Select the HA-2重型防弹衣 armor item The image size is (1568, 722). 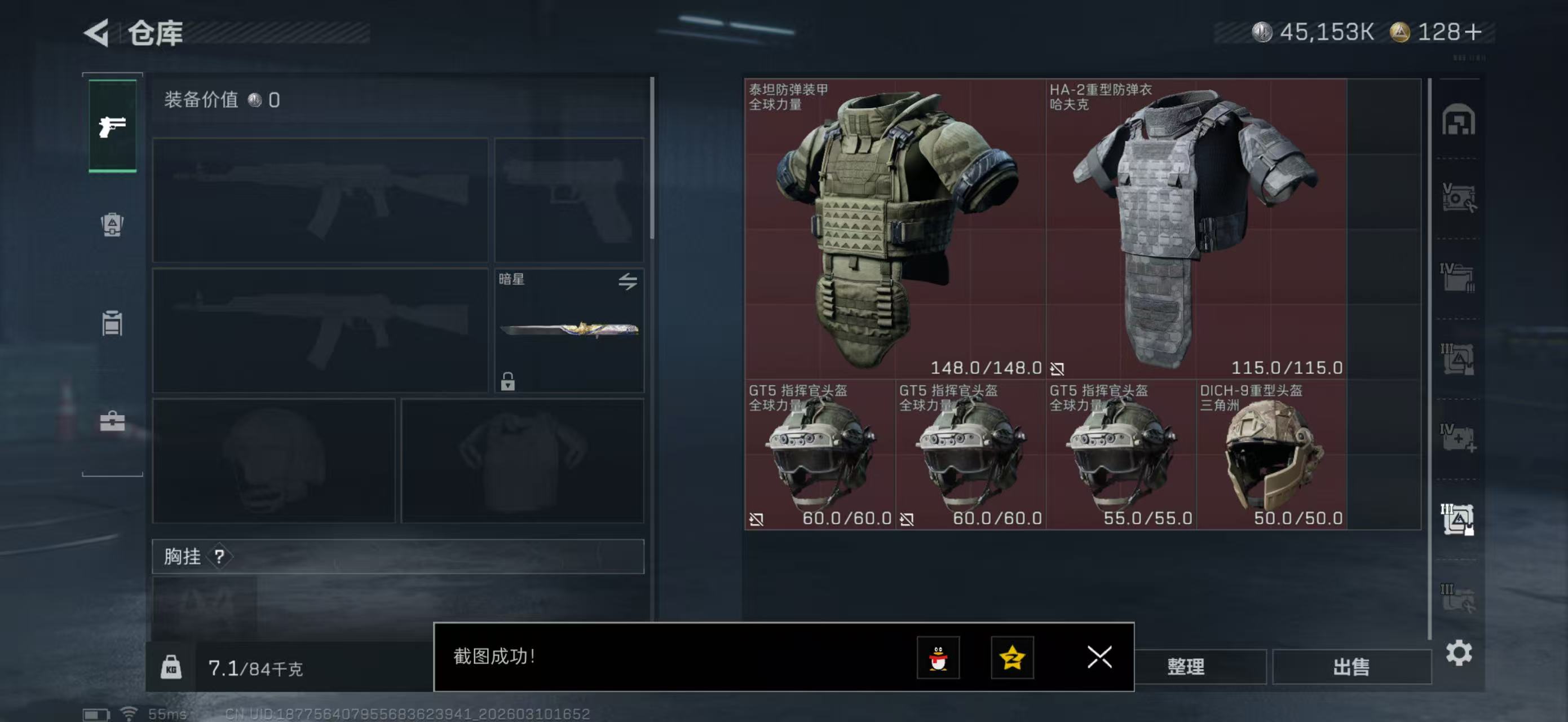pos(1195,229)
